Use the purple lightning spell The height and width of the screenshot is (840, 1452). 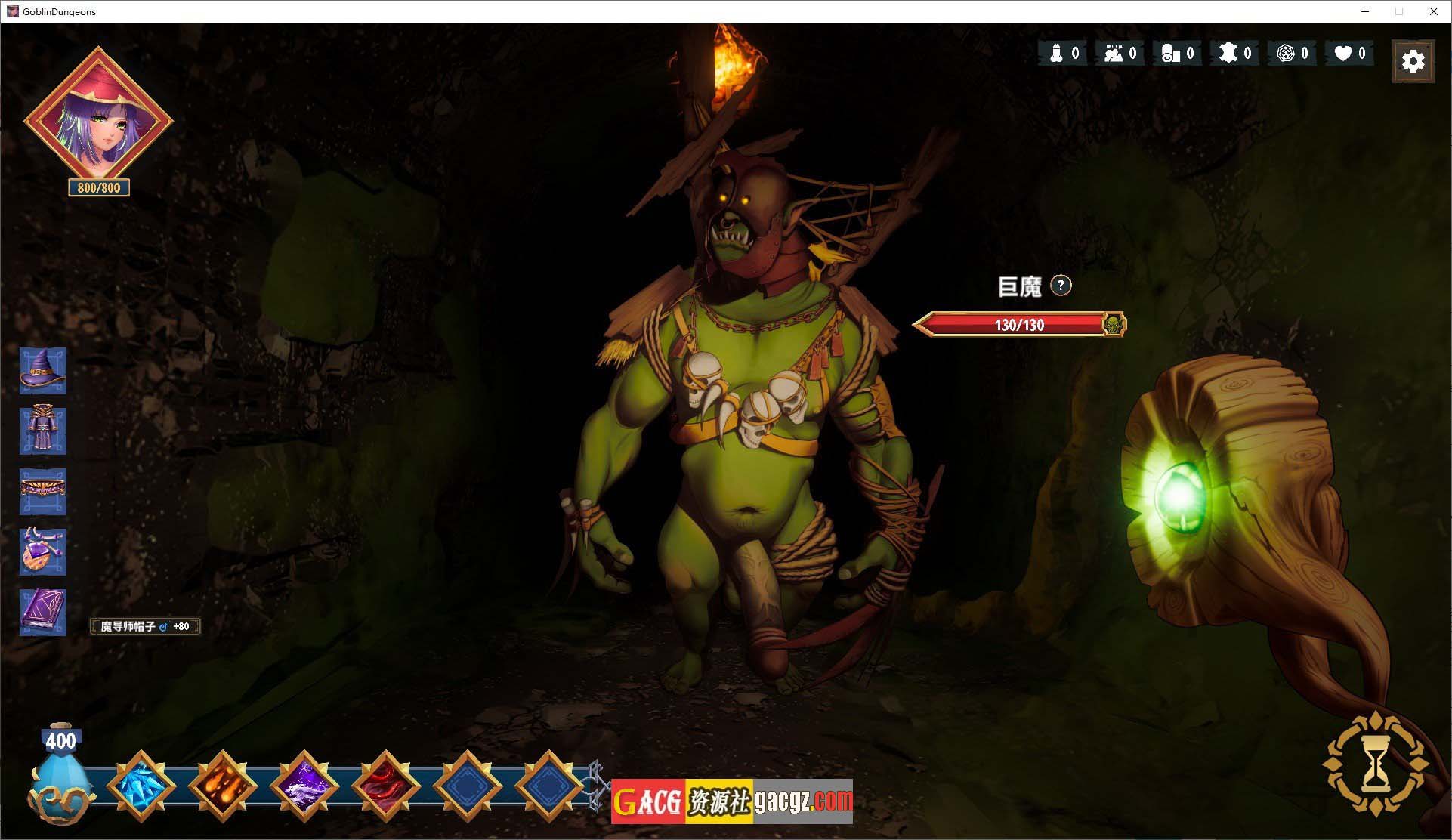tap(304, 786)
